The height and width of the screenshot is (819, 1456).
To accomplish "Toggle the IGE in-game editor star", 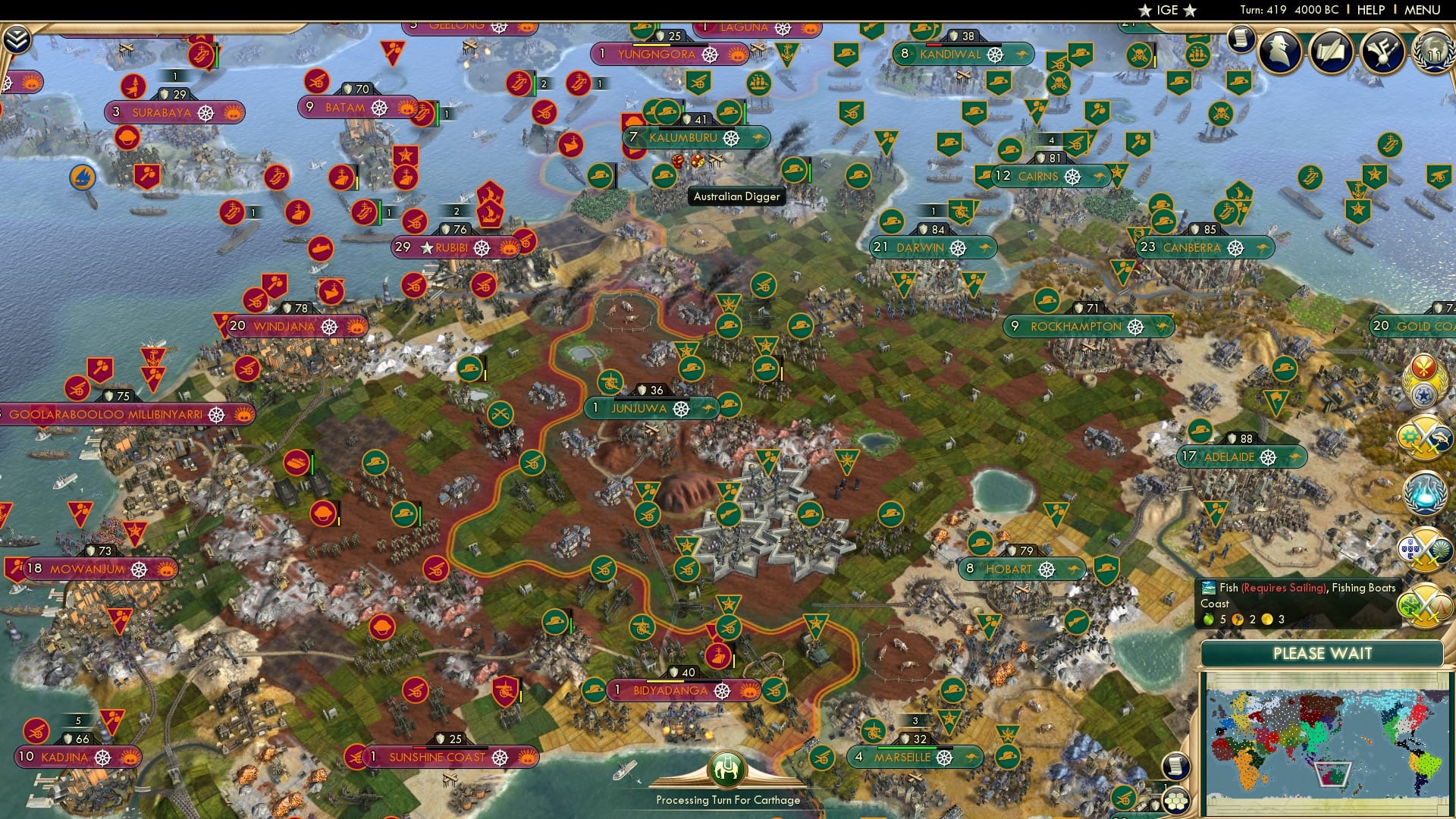I will [1166, 10].
